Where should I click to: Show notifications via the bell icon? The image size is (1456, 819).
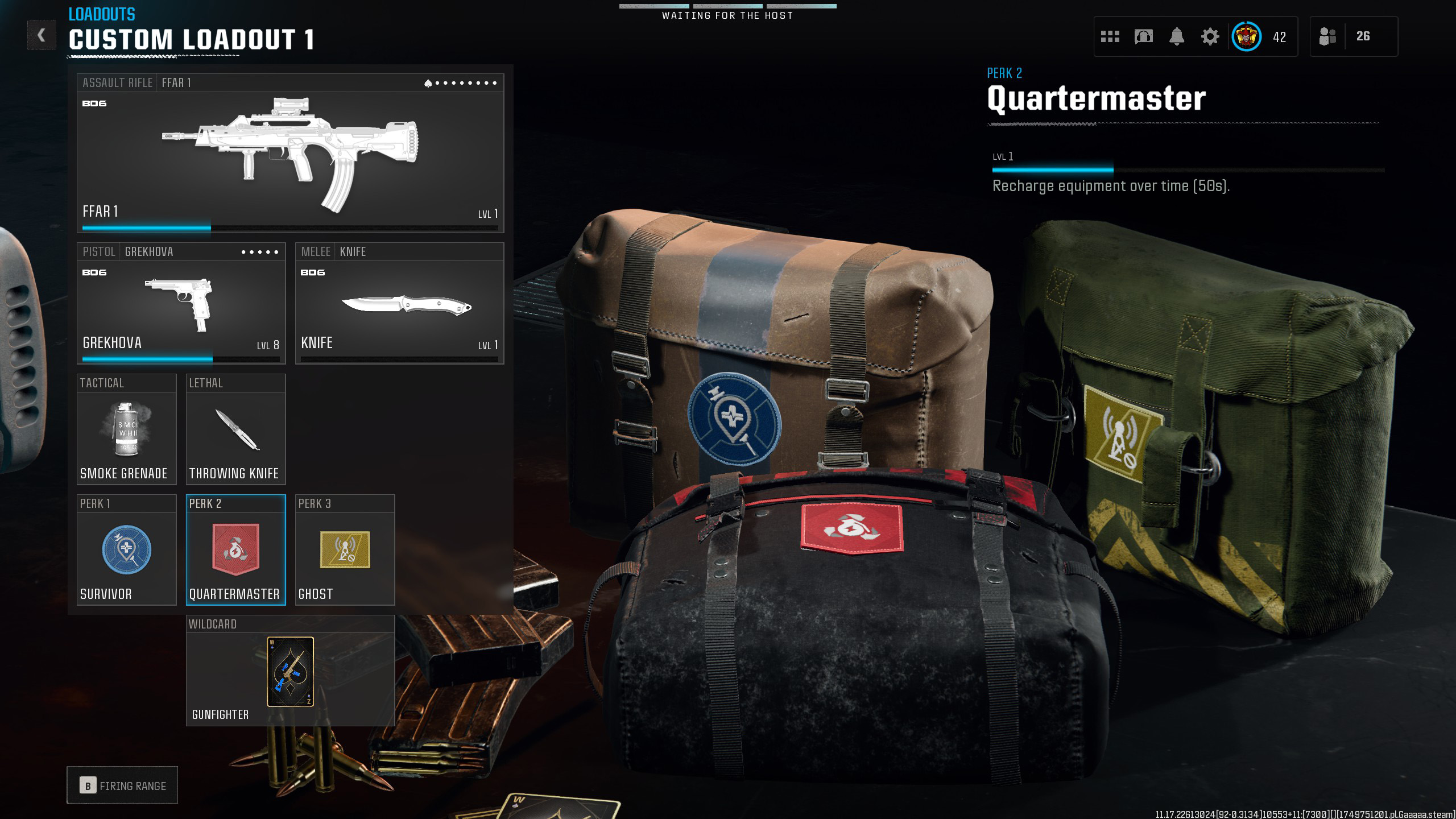pos(1177,37)
